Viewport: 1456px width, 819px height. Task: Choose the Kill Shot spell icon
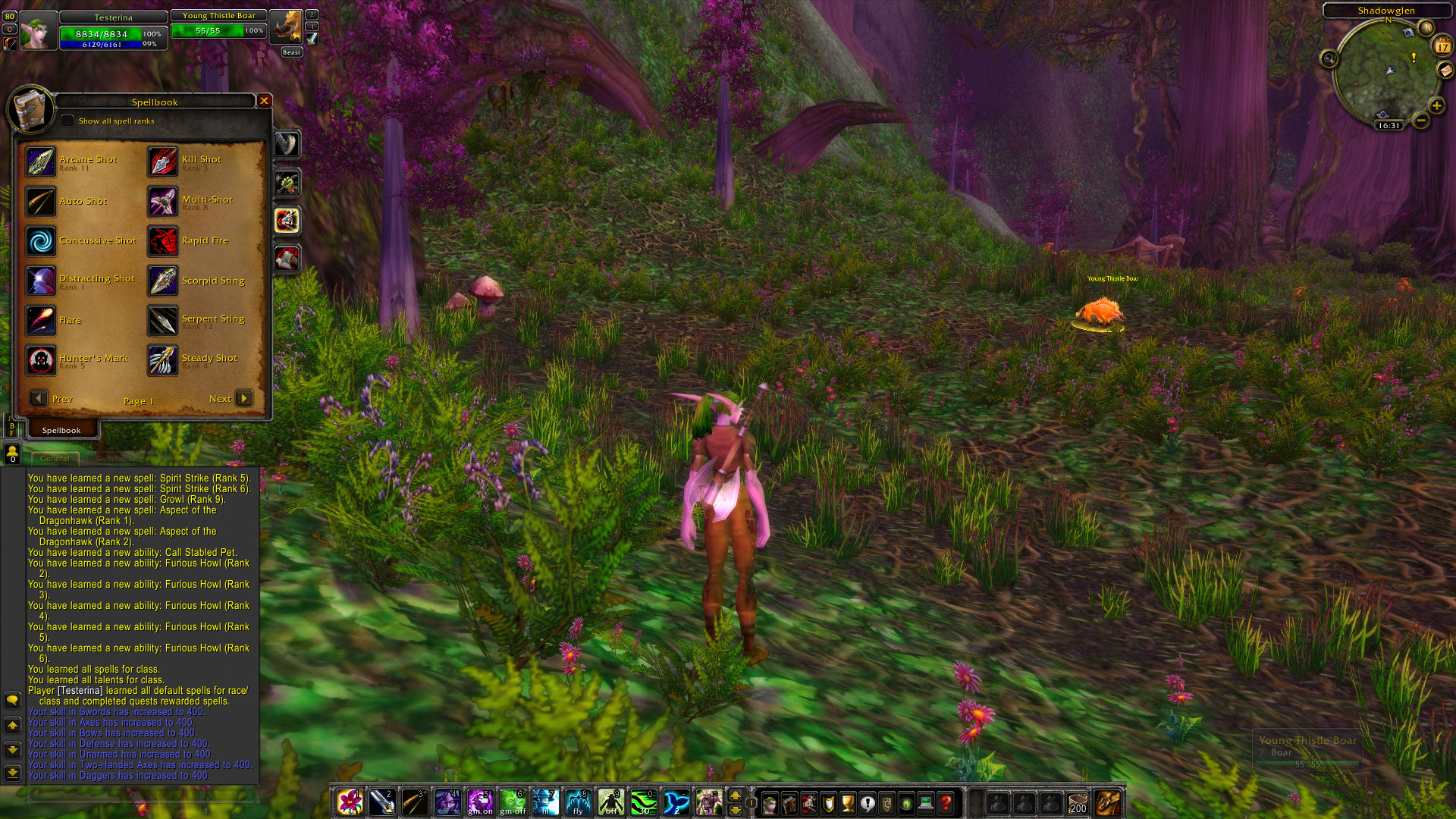(163, 162)
